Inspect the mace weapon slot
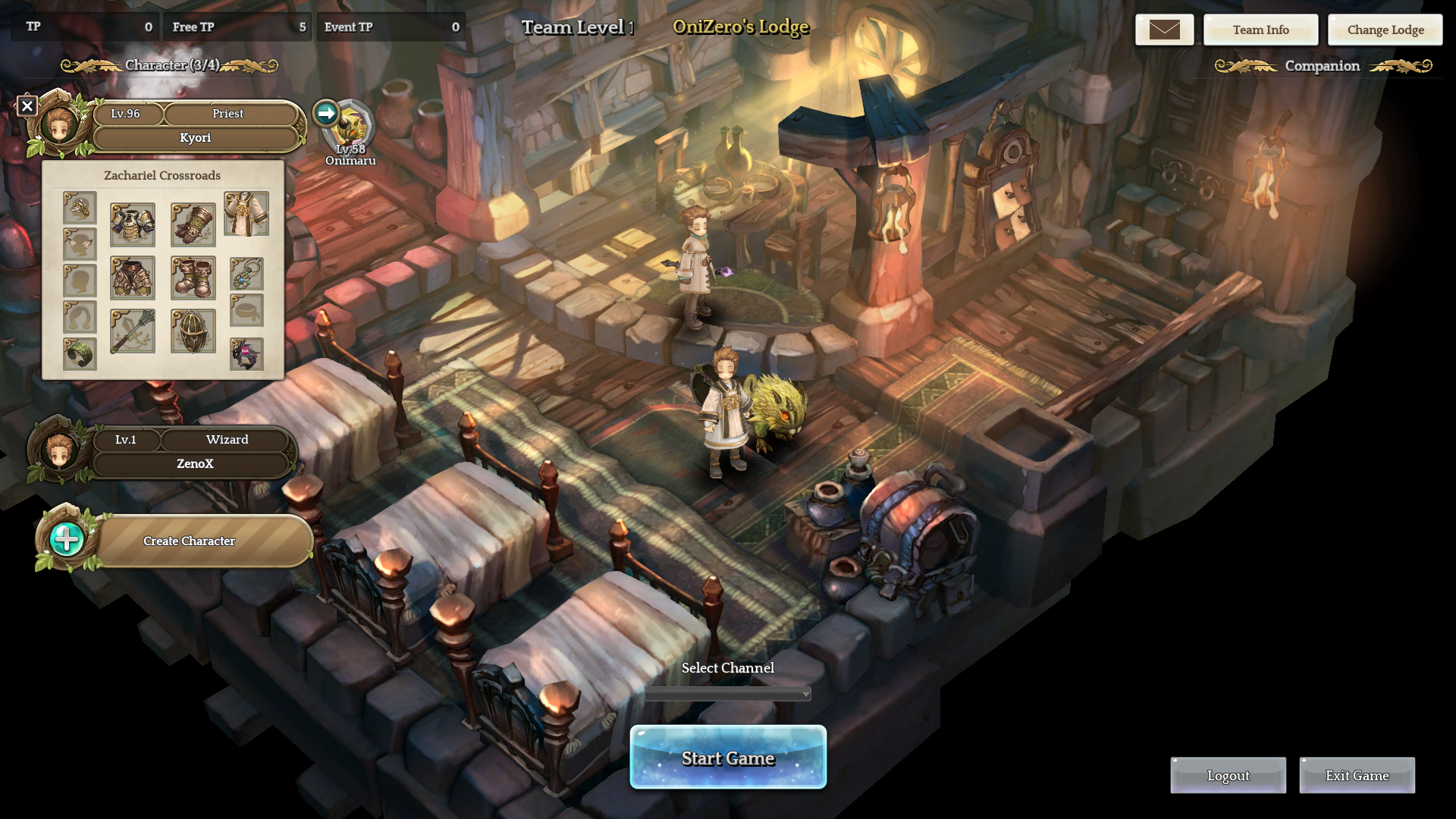Screen dimensions: 1456x819 click(x=133, y=331)
